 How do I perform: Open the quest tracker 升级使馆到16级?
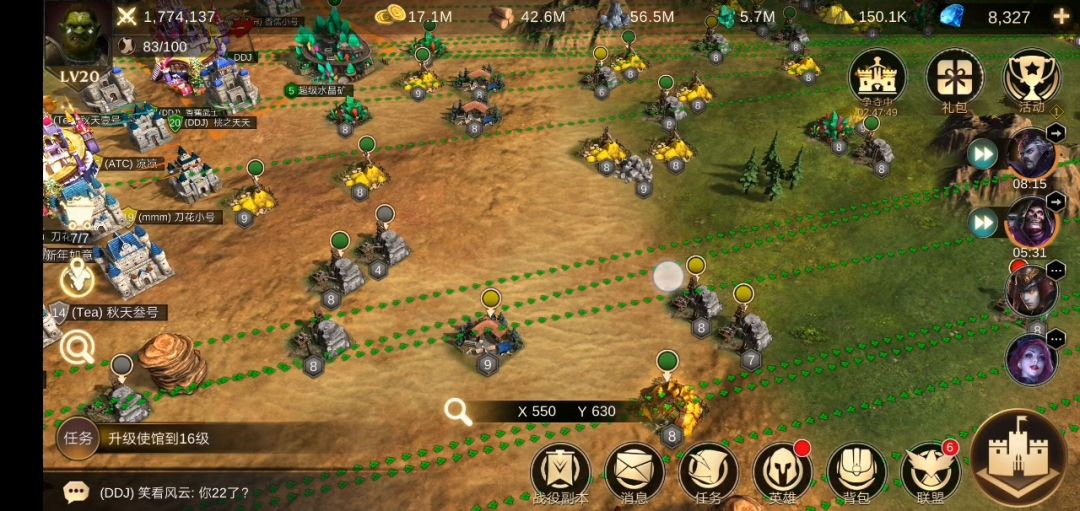158,438
